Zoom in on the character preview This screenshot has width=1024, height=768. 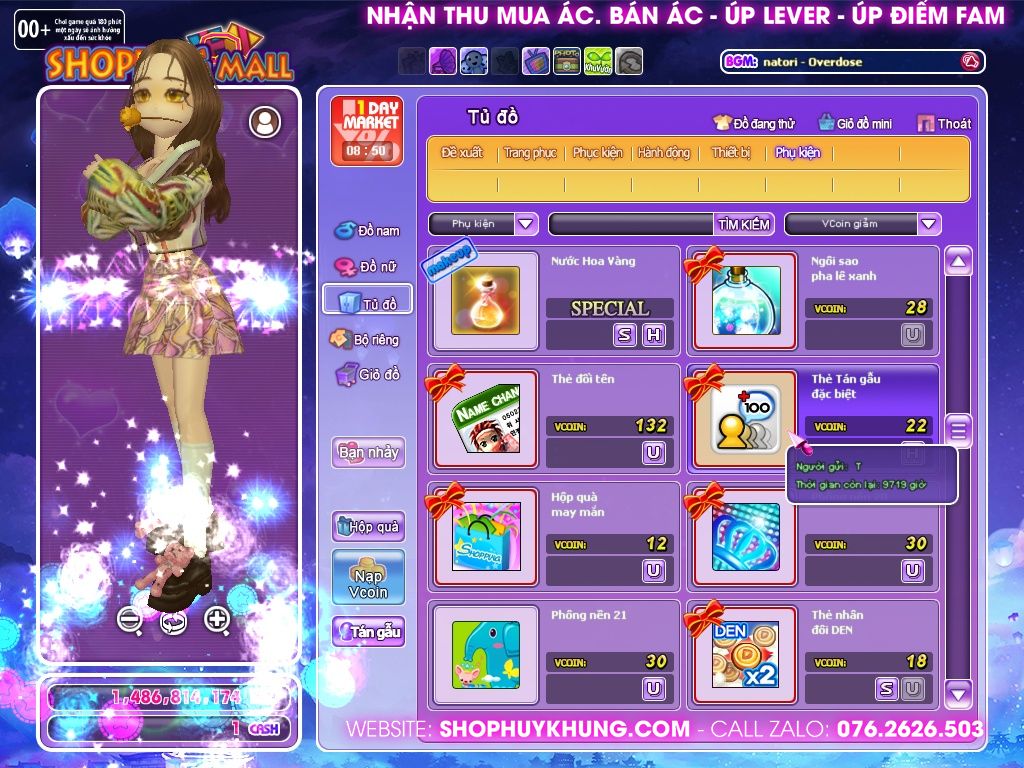(x=217, y=619)
